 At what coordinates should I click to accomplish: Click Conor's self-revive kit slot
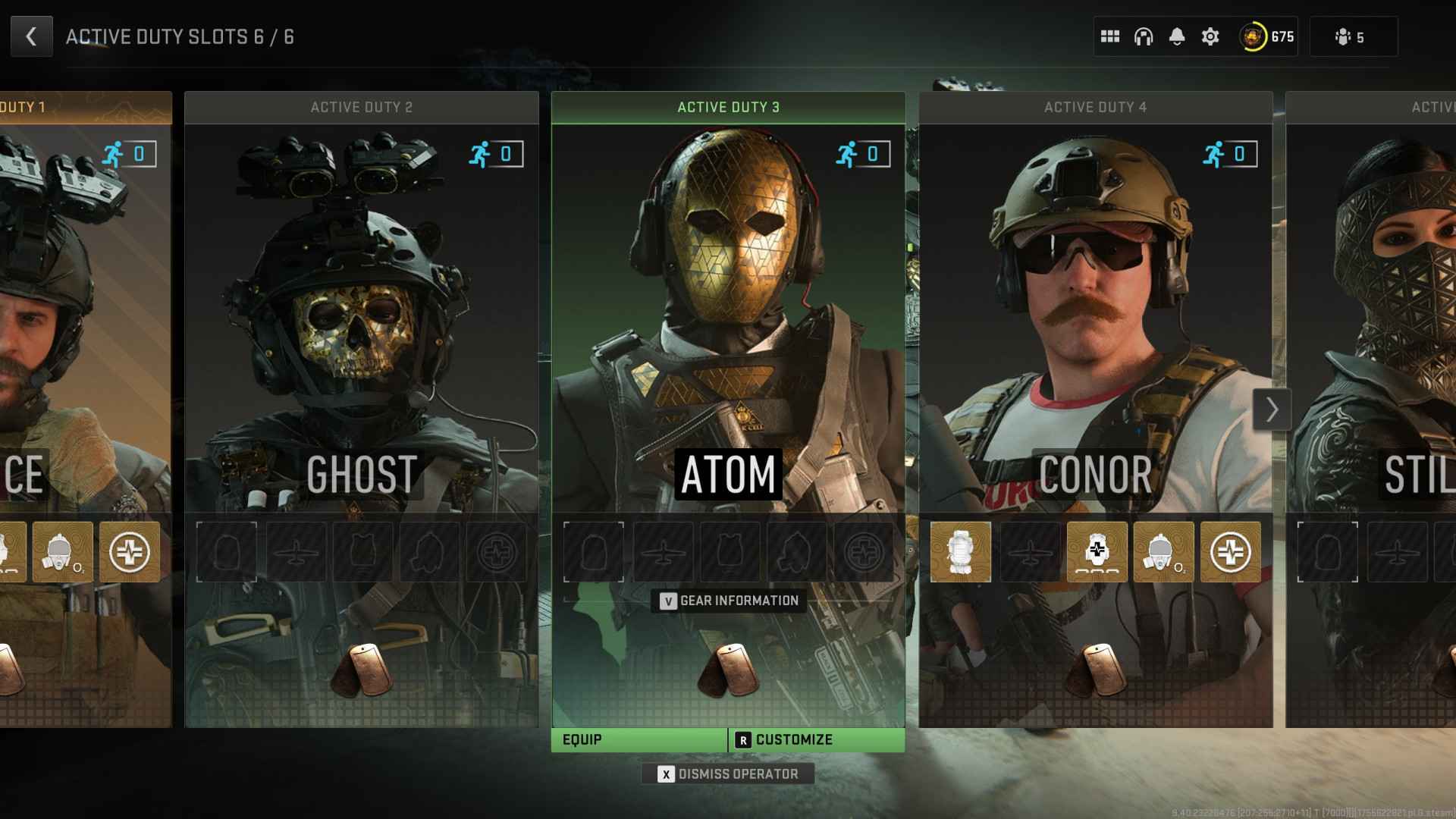(1231, 552)
